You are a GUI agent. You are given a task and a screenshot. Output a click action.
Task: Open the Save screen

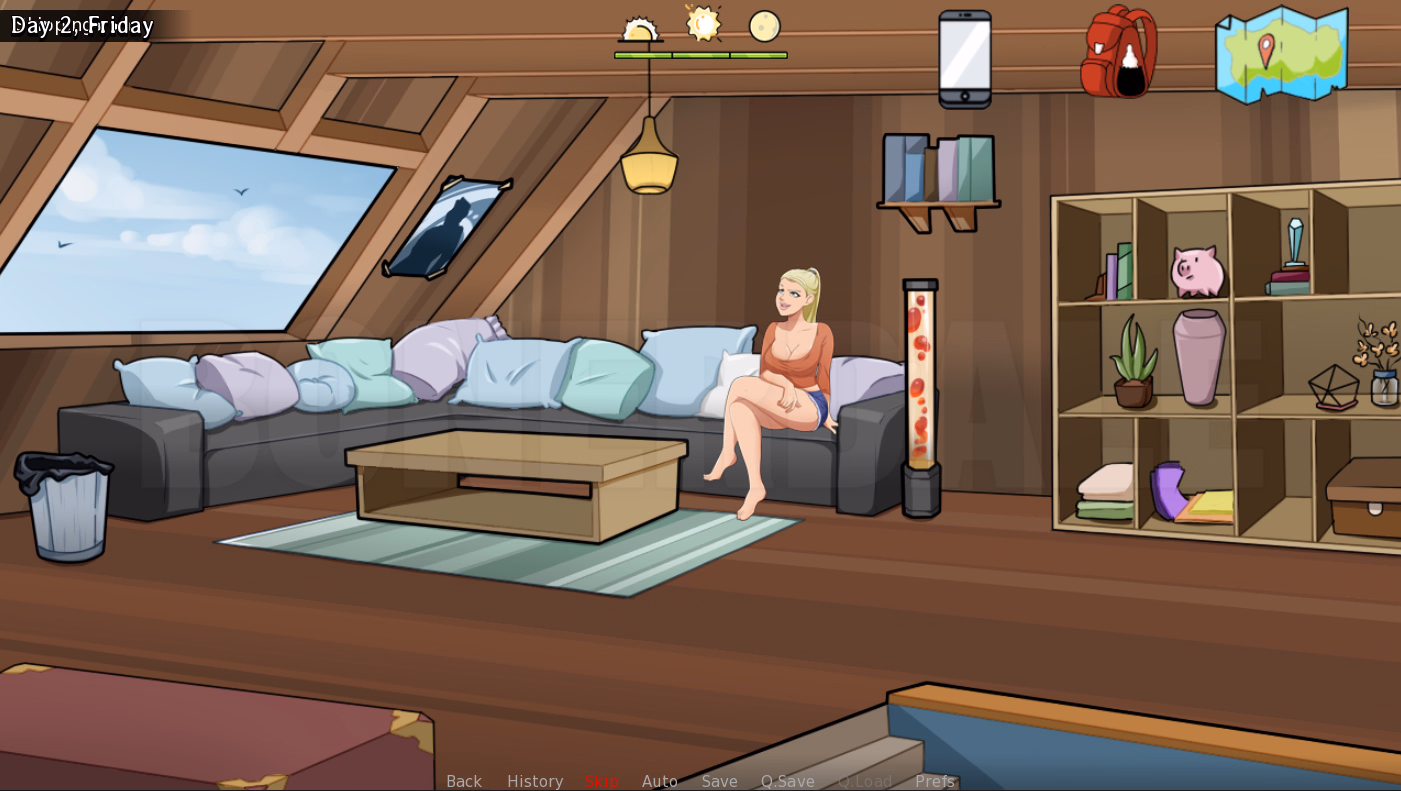(719, 781)
